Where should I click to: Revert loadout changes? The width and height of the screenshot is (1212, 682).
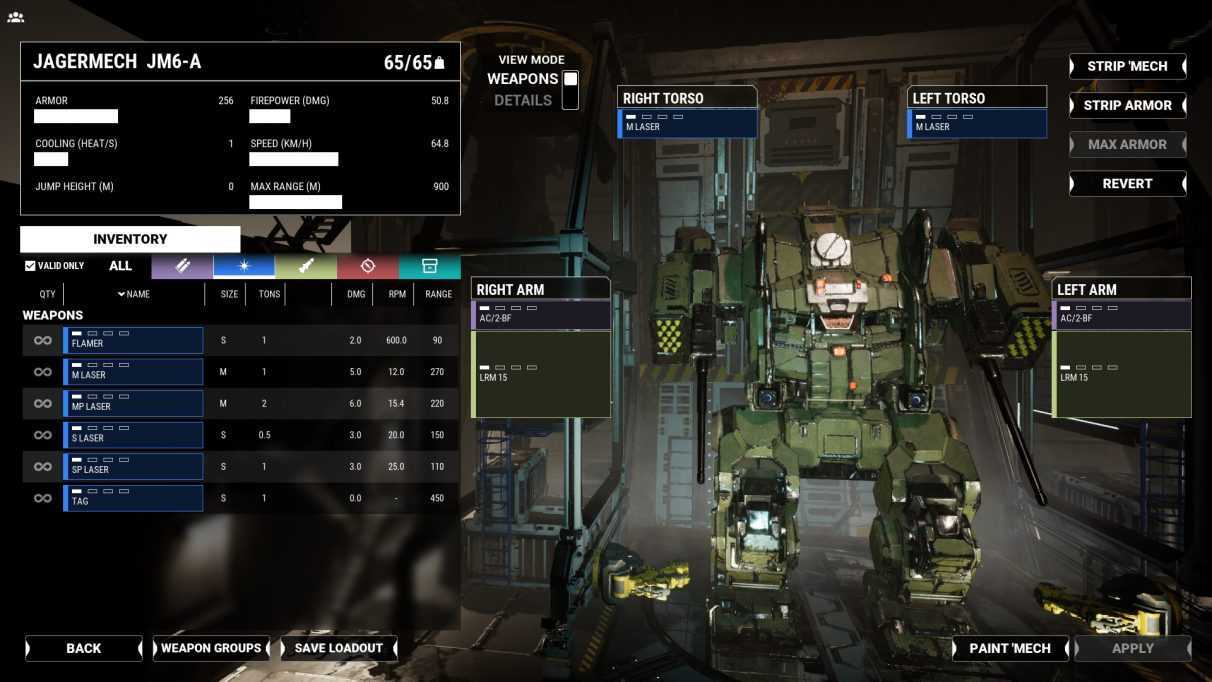[1127, 184]
